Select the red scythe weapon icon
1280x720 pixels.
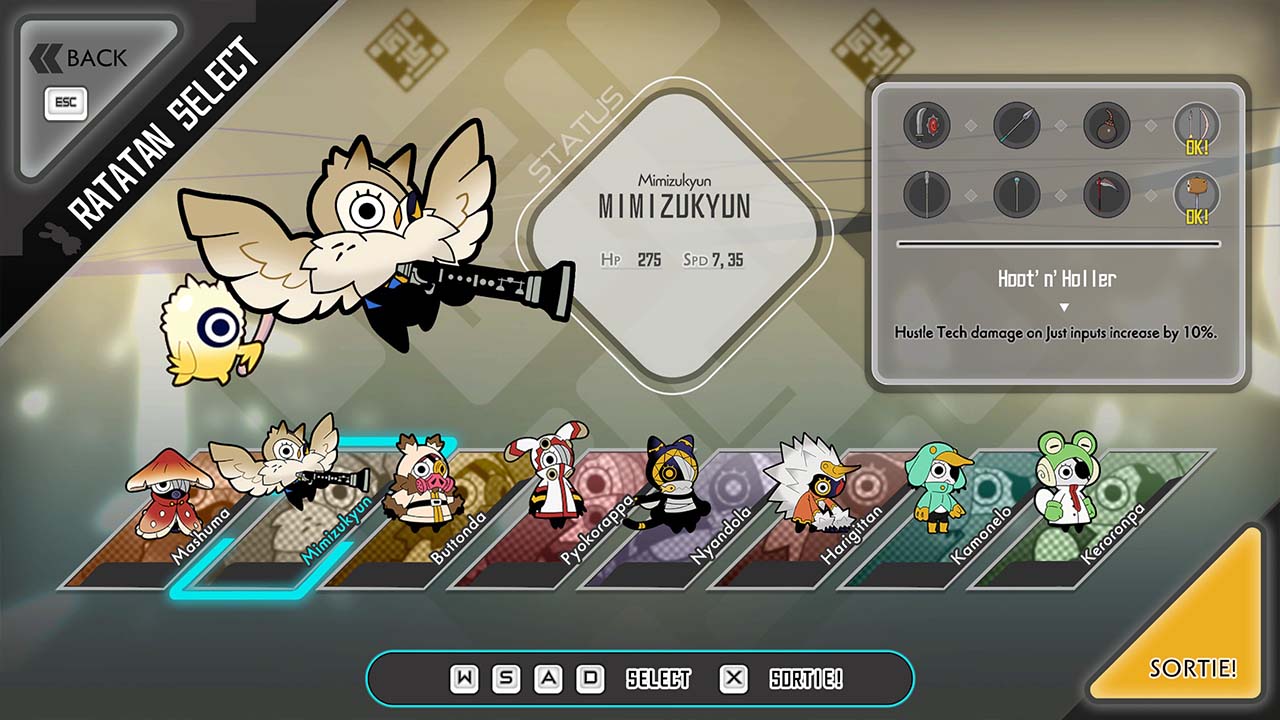tap(1106, 195)
